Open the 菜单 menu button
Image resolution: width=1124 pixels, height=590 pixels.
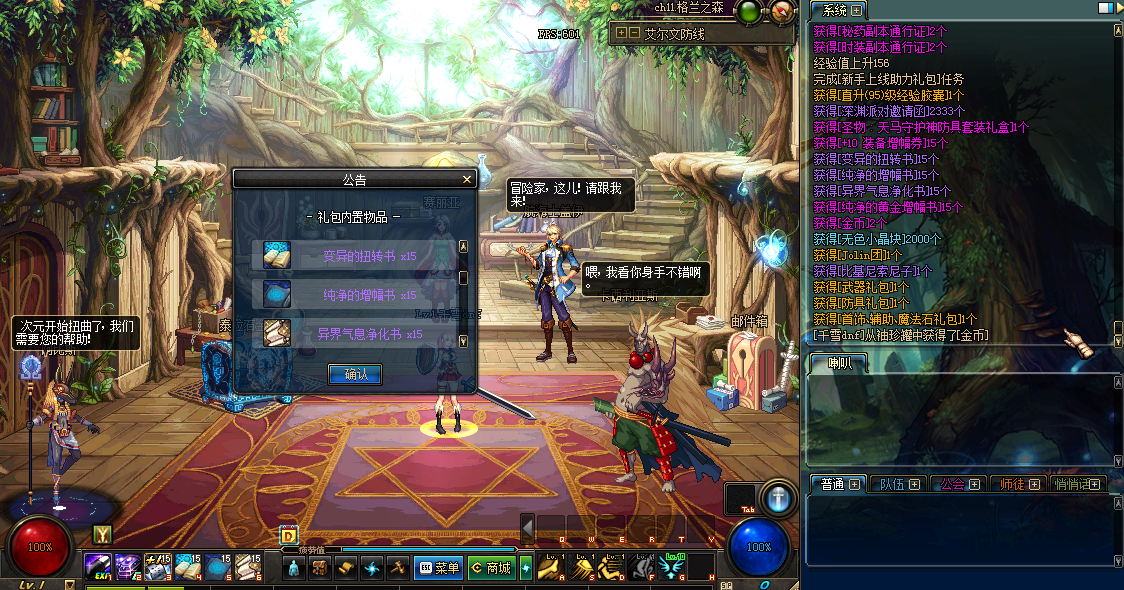click(x=438, y=568)
